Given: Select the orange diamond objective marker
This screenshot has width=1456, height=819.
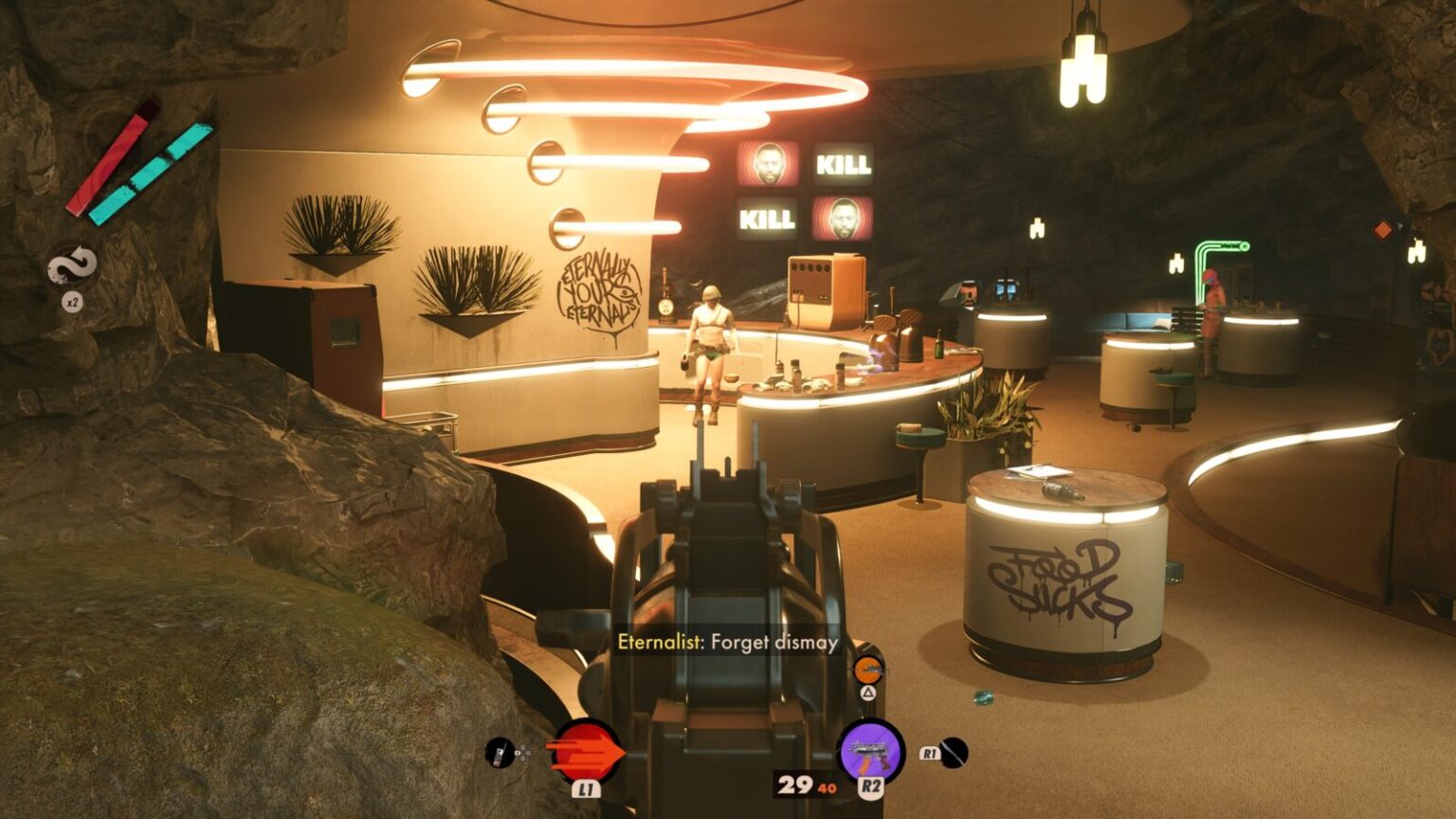Looking at the screenshot, I should point(1383,229).
